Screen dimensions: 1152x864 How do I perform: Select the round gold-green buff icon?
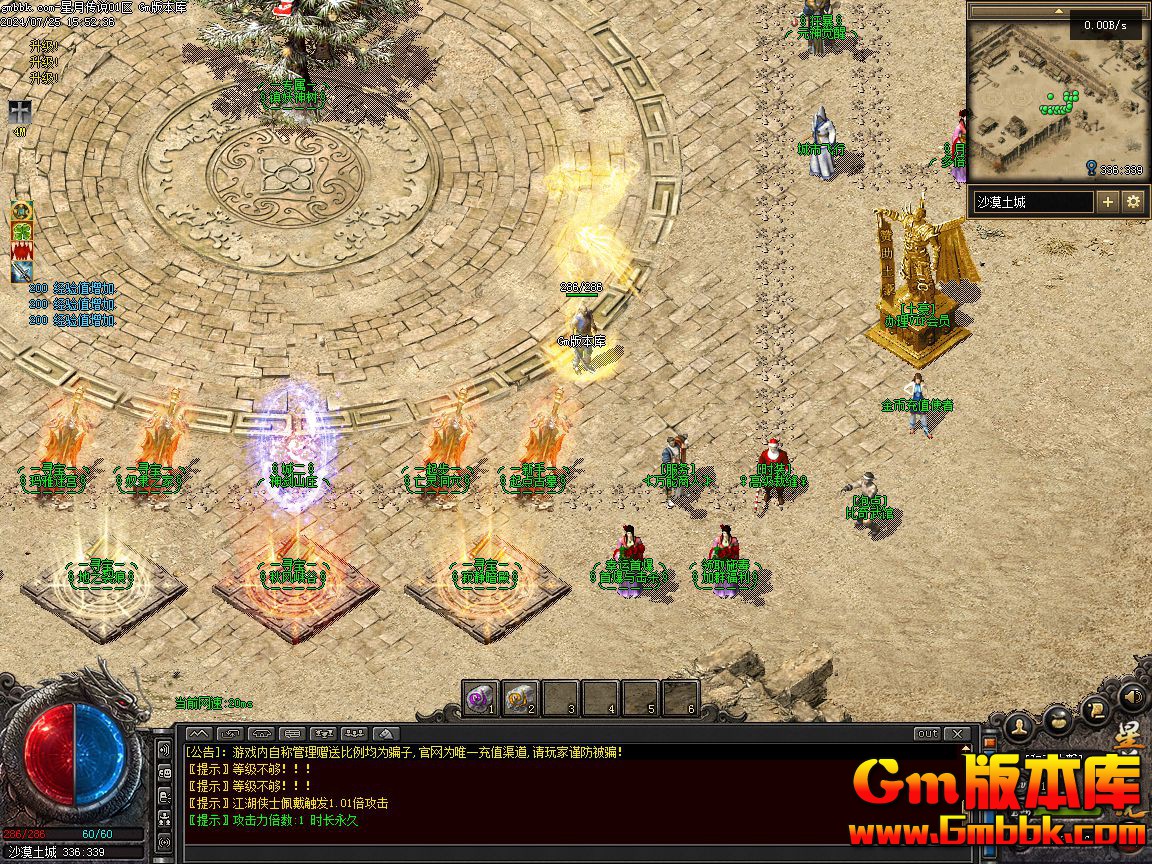pos(21,211)
